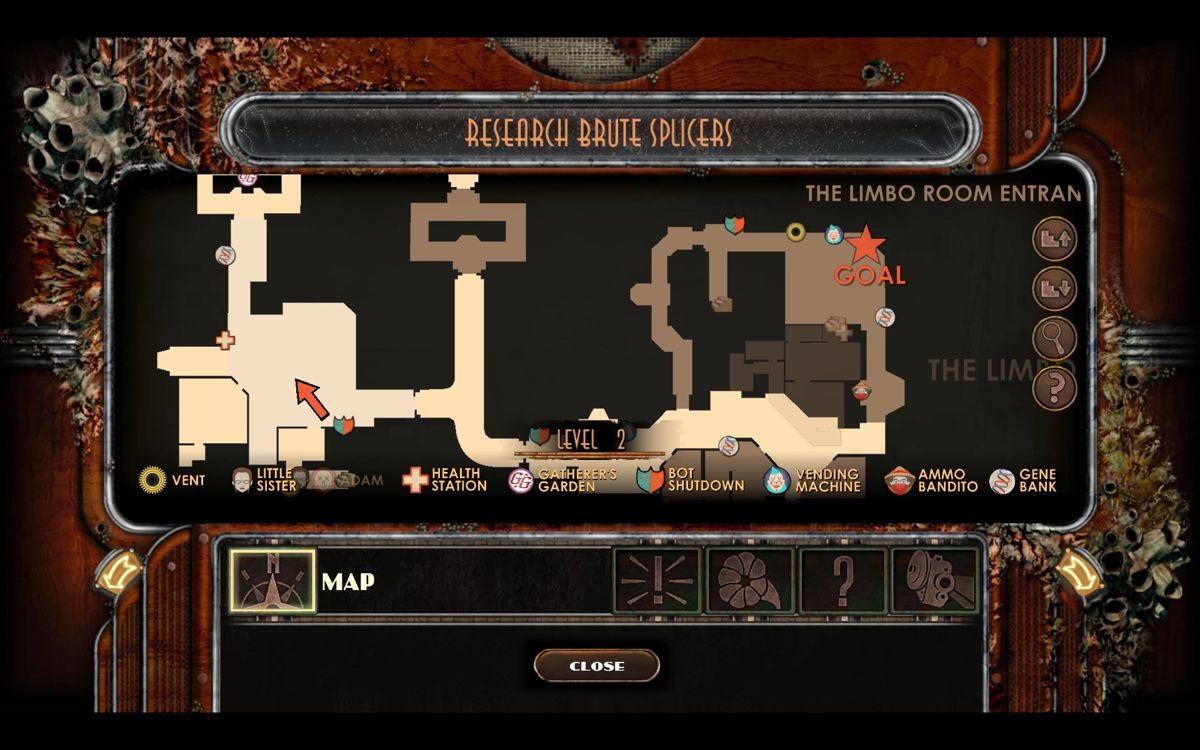Image resolution: width=1200 pixels, height=750 pixels.
Task: Switch to the question mark help tab
Action: (x=842, y=581)
